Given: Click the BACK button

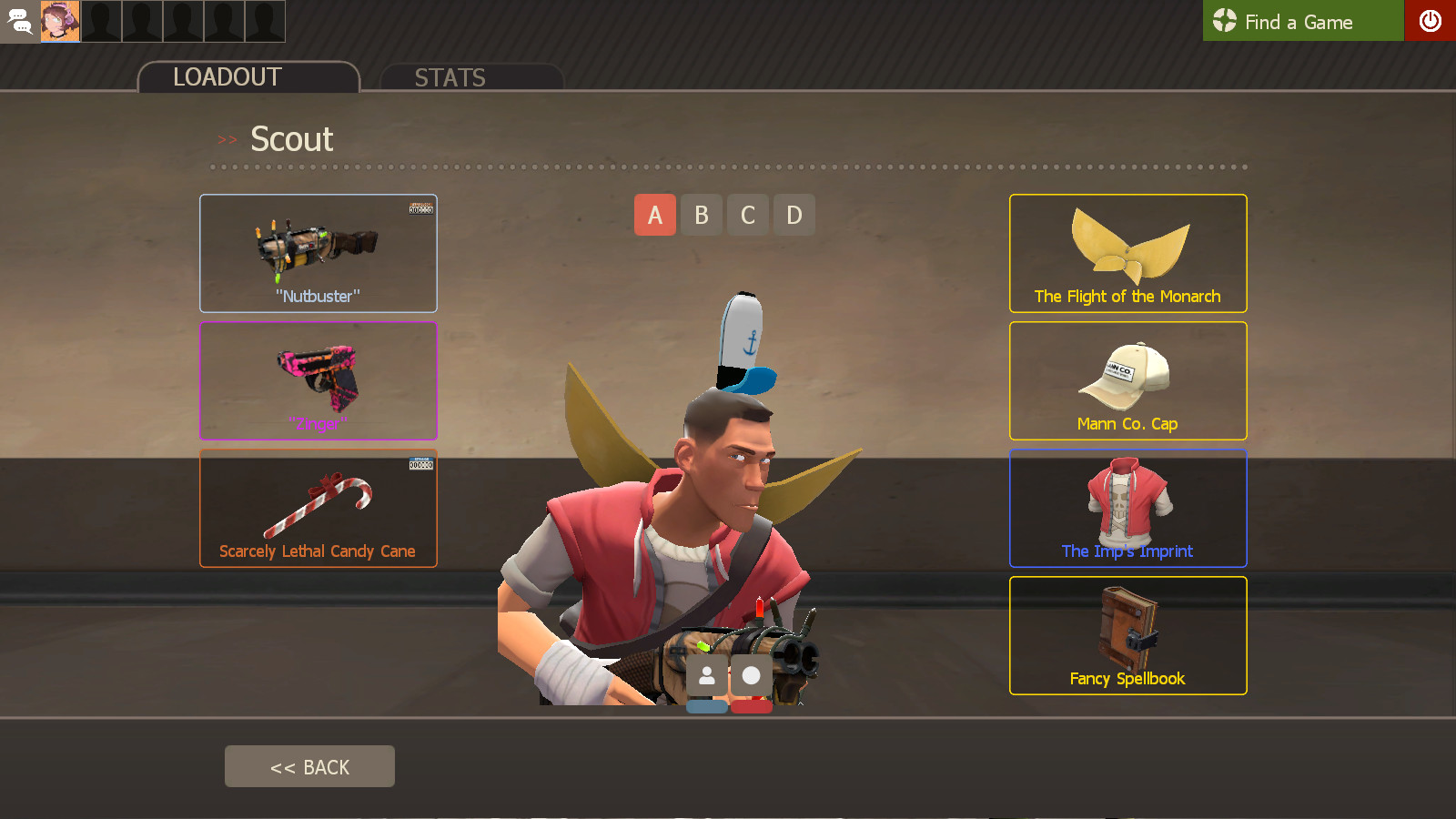Looking at the screenshot, I should [x=309, y=765].
